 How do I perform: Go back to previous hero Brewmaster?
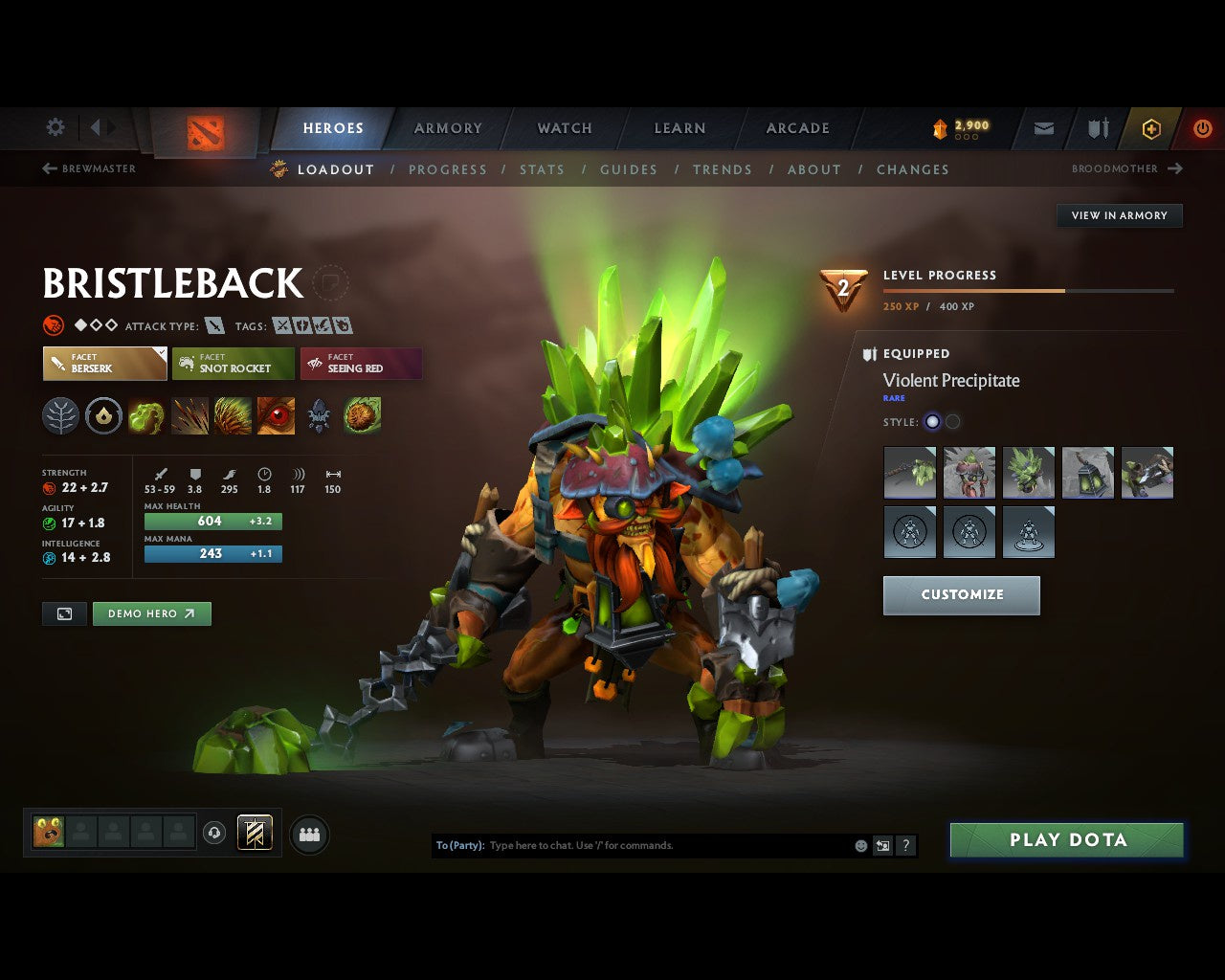(x=89, y=168)
